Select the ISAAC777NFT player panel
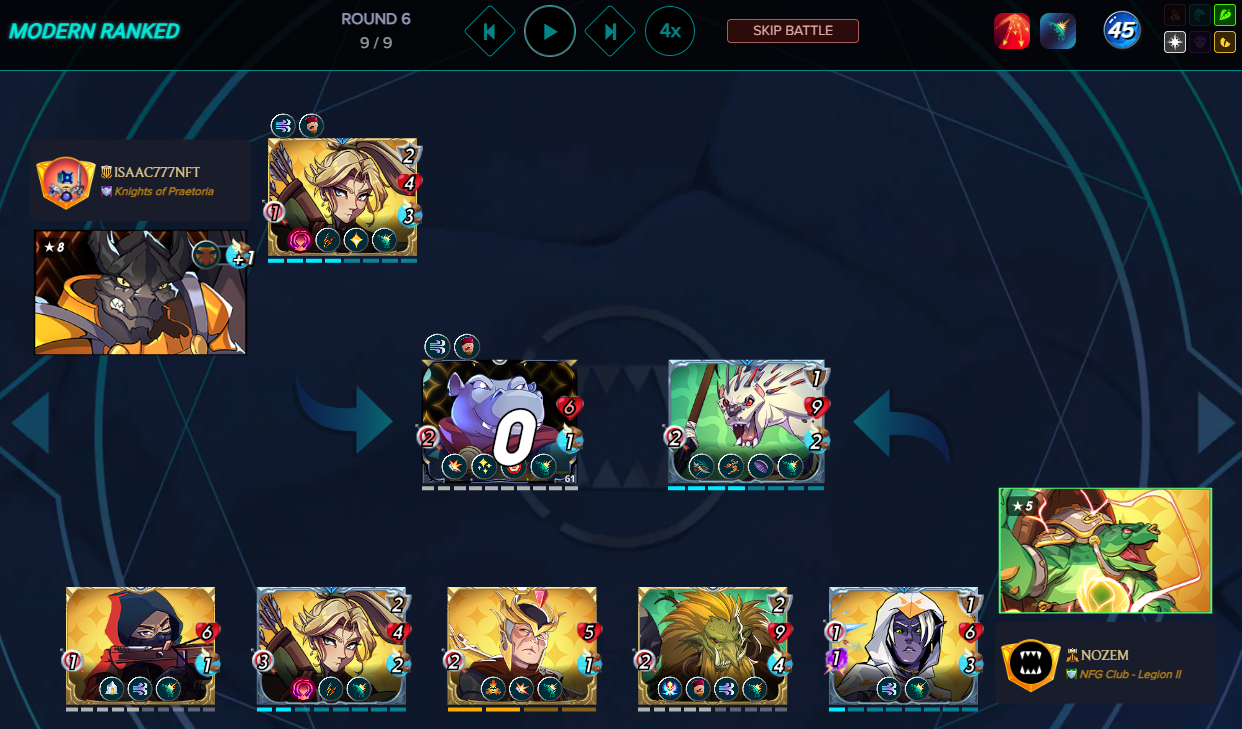This screenshot has width=1242, height=729. coord(139,181)
